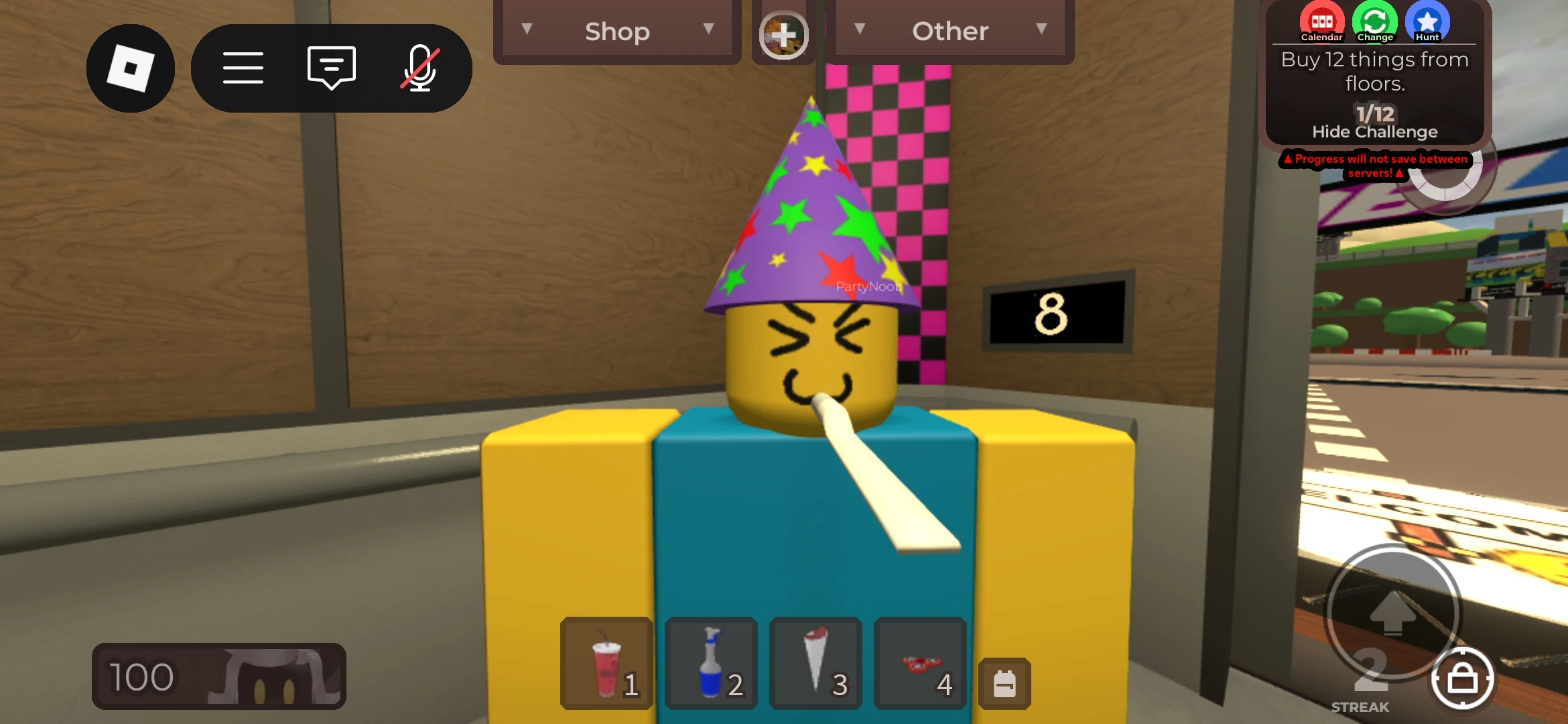
Task: Open the Shop menu
Action: [x=616, y=30]
